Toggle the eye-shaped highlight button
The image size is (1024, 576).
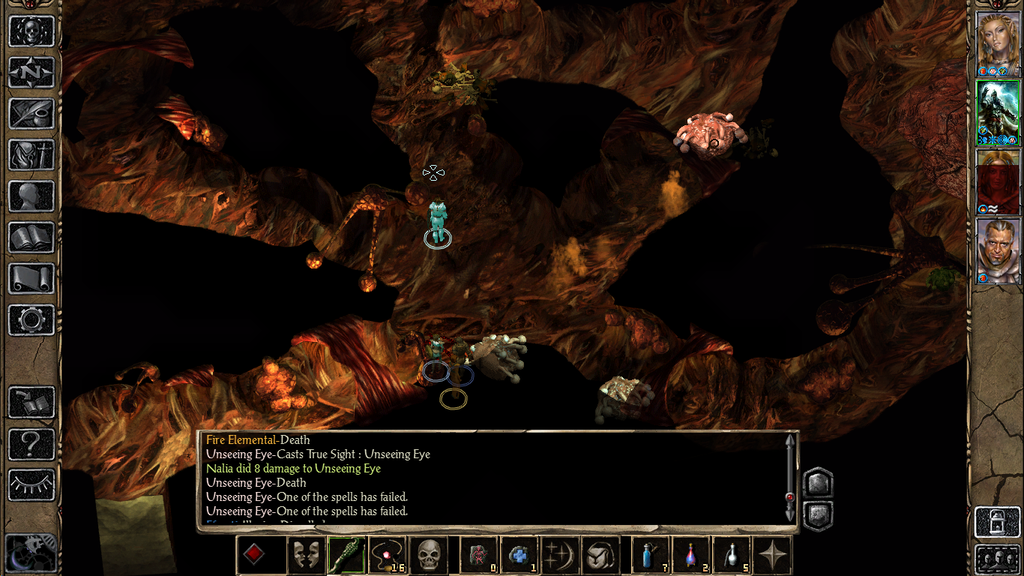[x=31, y=485]
